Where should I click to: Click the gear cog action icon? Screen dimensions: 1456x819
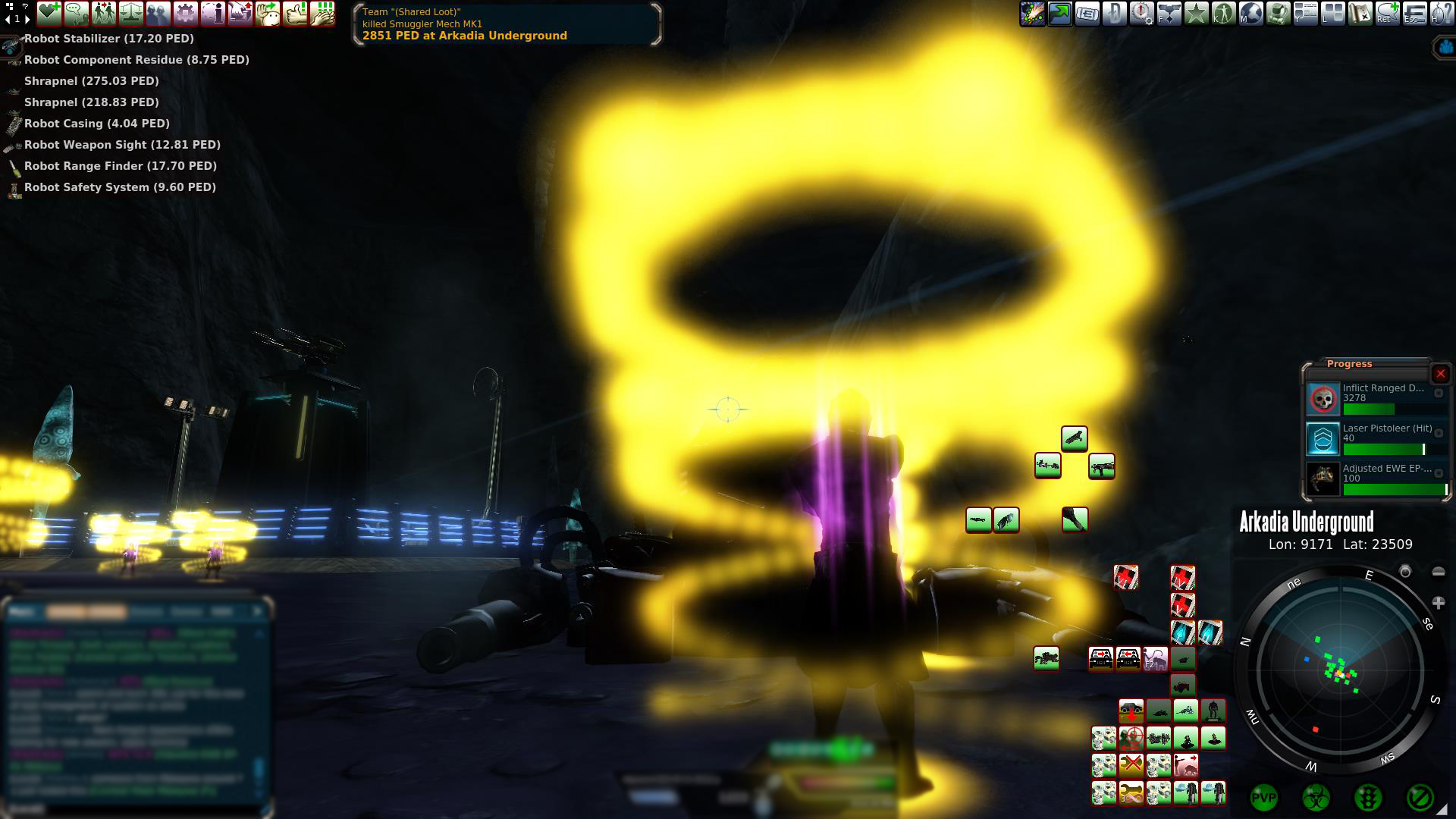[186, 13]
